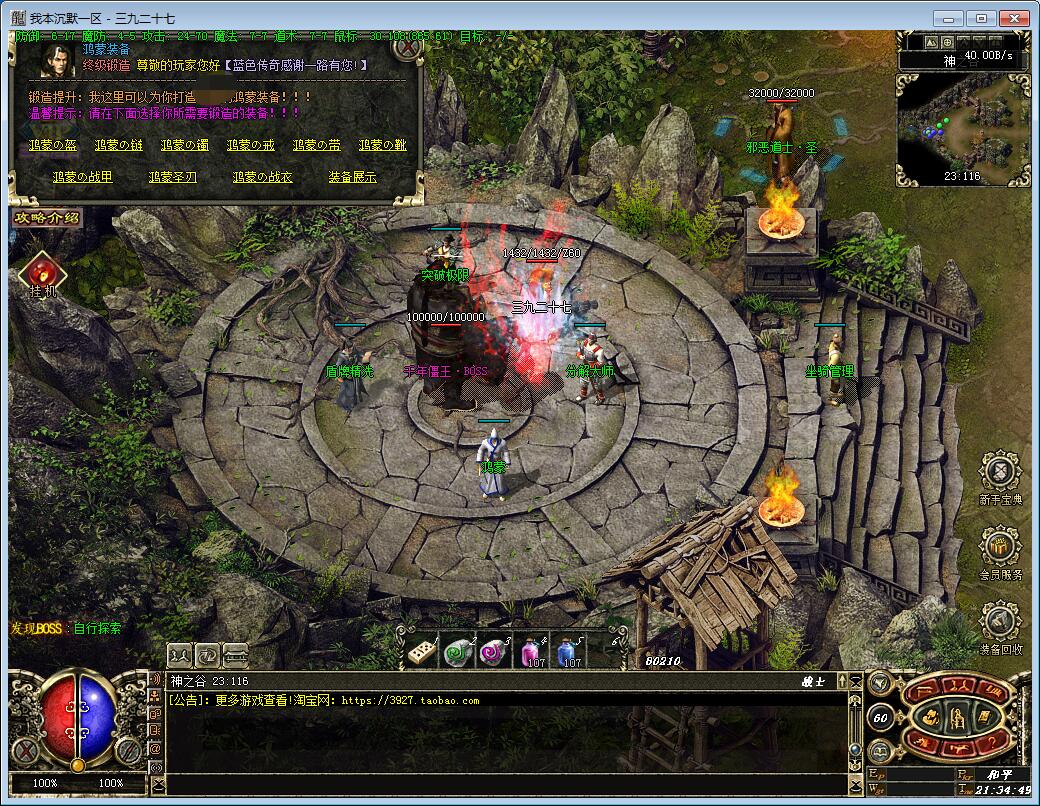Screen dimensions: 1040x806
Task: Use the pink potion in the hotbar
Action: pos(531,651)
